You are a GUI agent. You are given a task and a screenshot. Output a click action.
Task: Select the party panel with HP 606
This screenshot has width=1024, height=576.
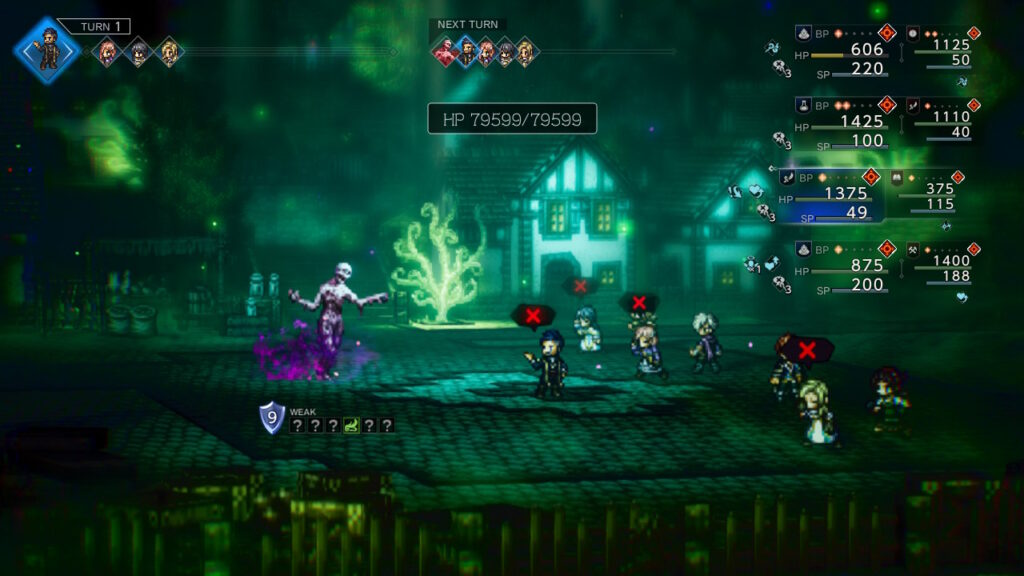pyautogui.click(x=845, y=51)
